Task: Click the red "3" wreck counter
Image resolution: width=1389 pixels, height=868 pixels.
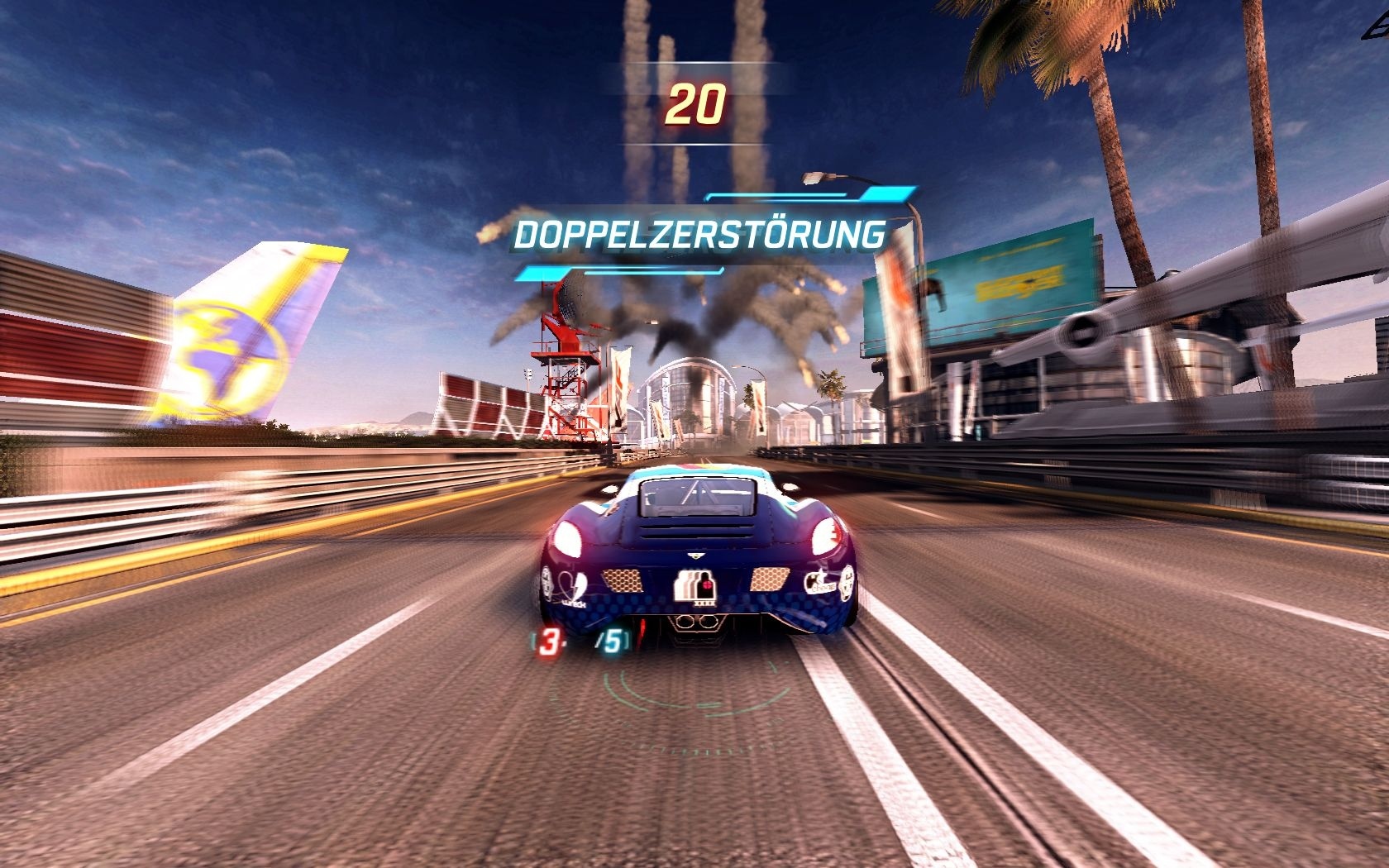Action: coord(551,640)
